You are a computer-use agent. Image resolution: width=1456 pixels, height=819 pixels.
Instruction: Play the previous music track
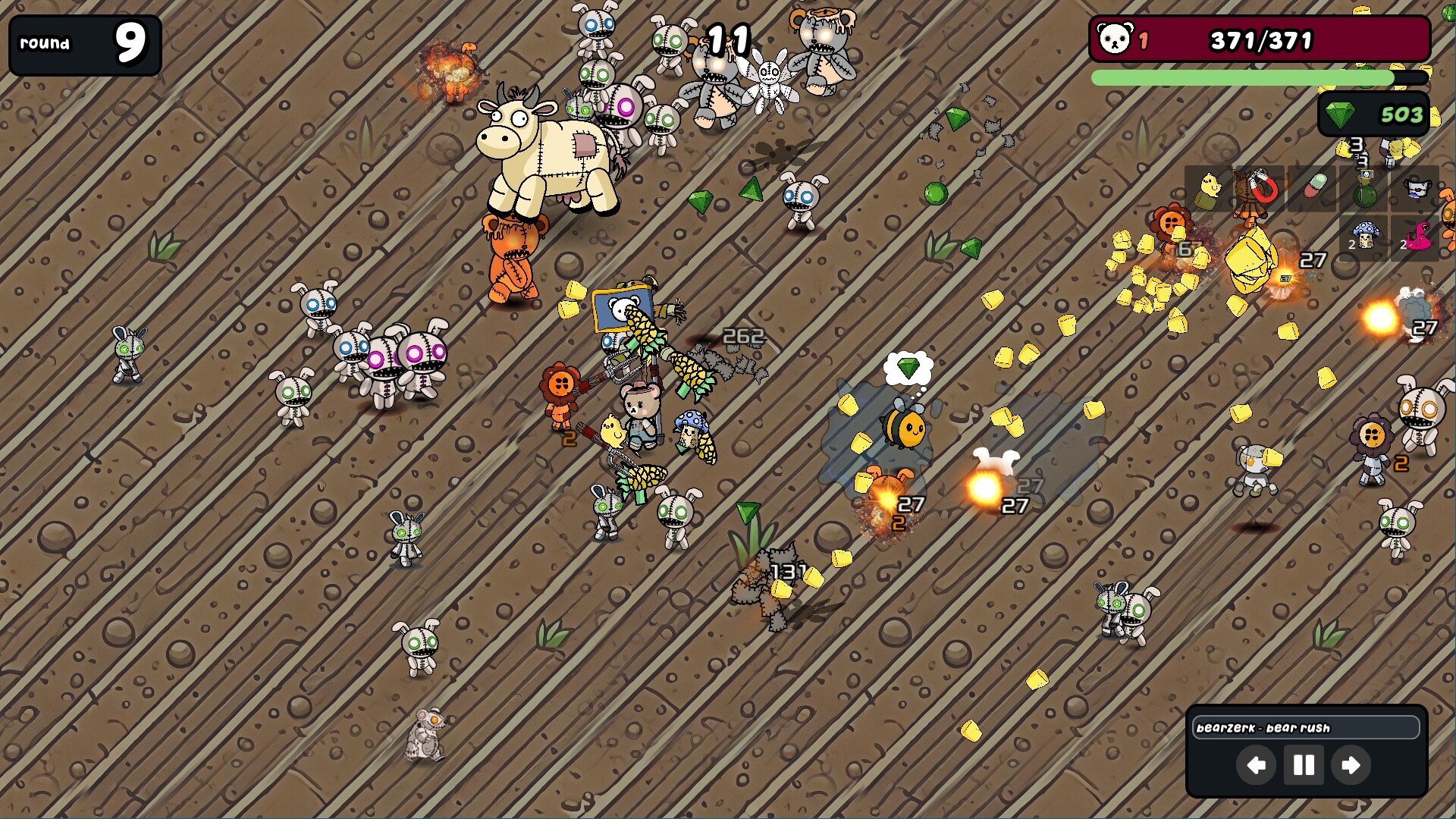pyautogui.click(x=1256, y=766)
